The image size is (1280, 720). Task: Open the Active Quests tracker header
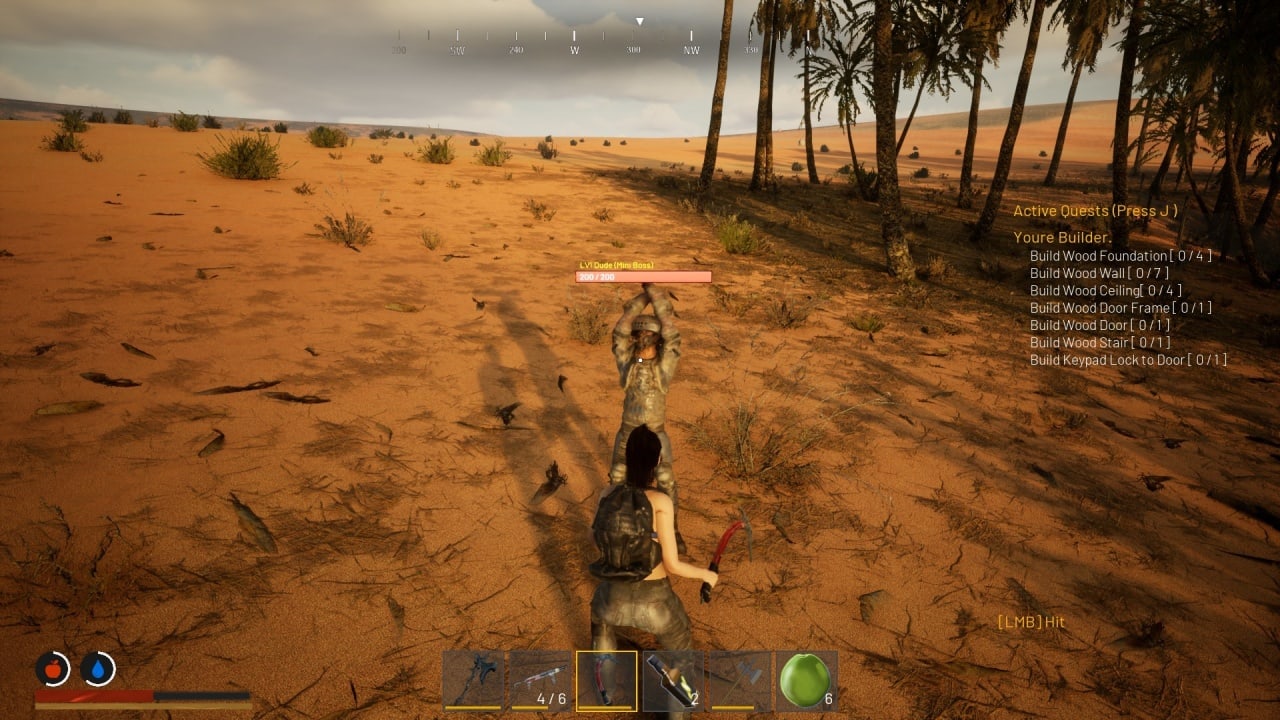(x=1095, y=211)
